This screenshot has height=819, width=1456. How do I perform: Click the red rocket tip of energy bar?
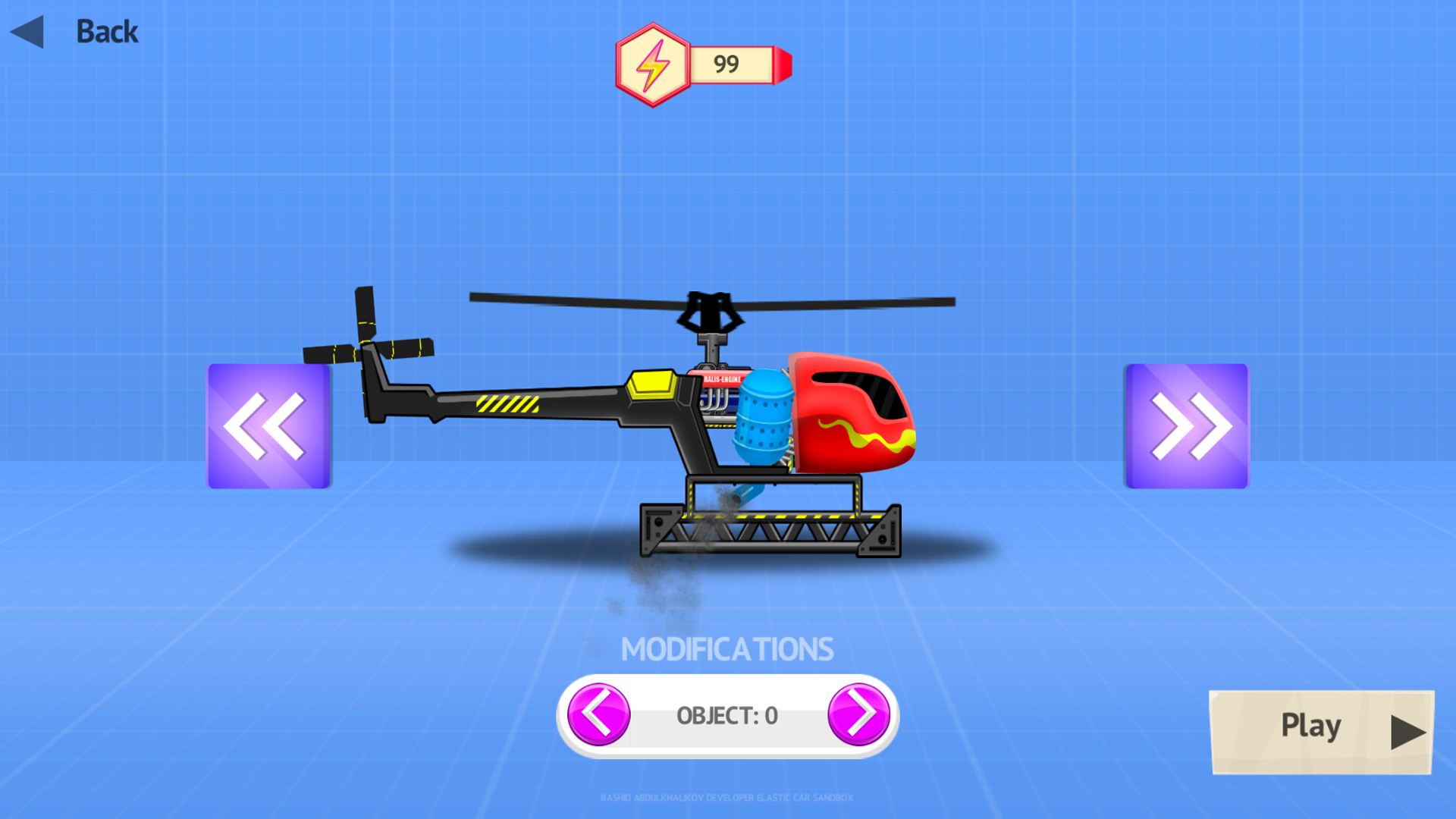[782, 65]
